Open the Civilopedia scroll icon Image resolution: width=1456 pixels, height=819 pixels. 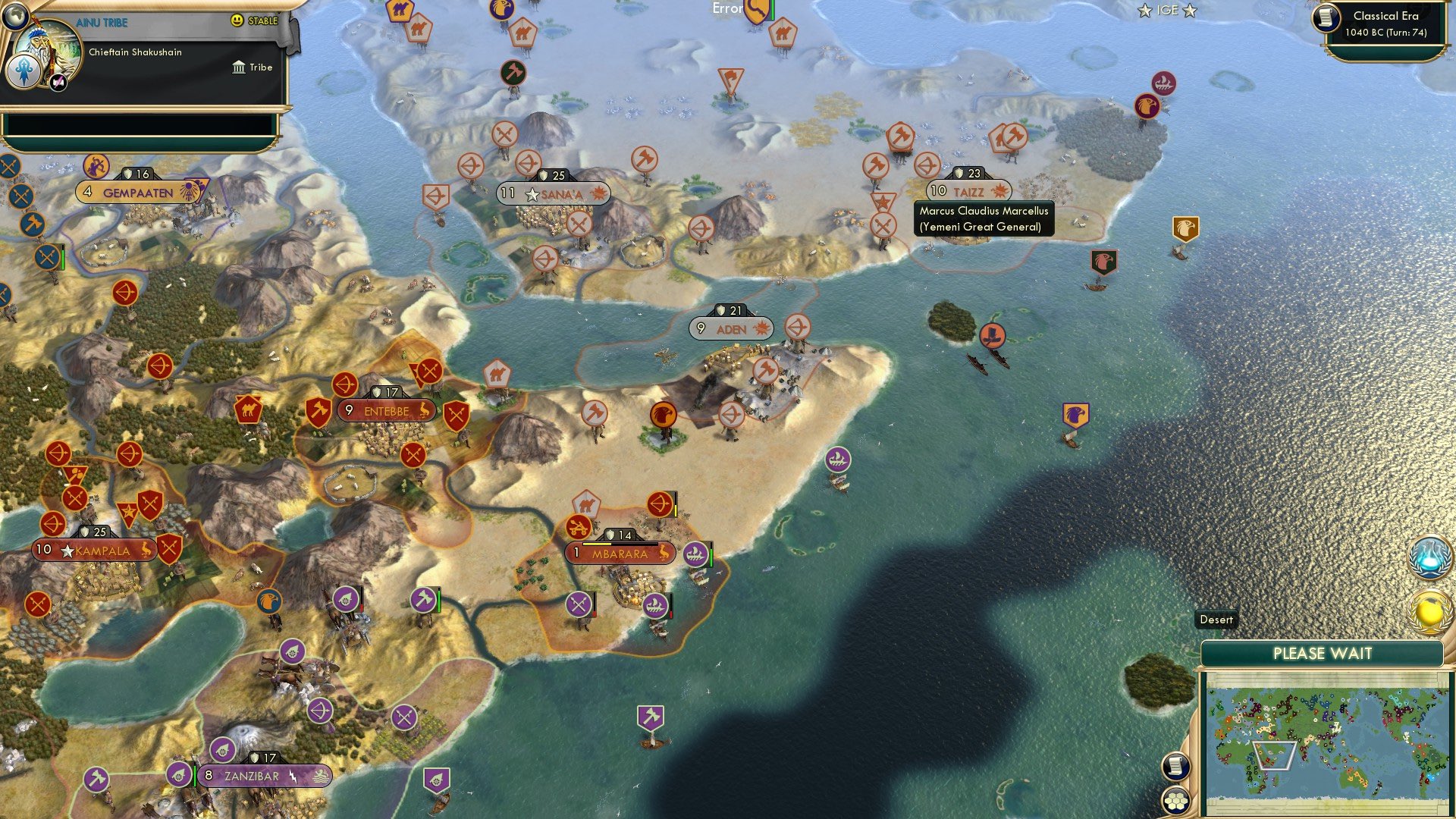(1176, 766)
